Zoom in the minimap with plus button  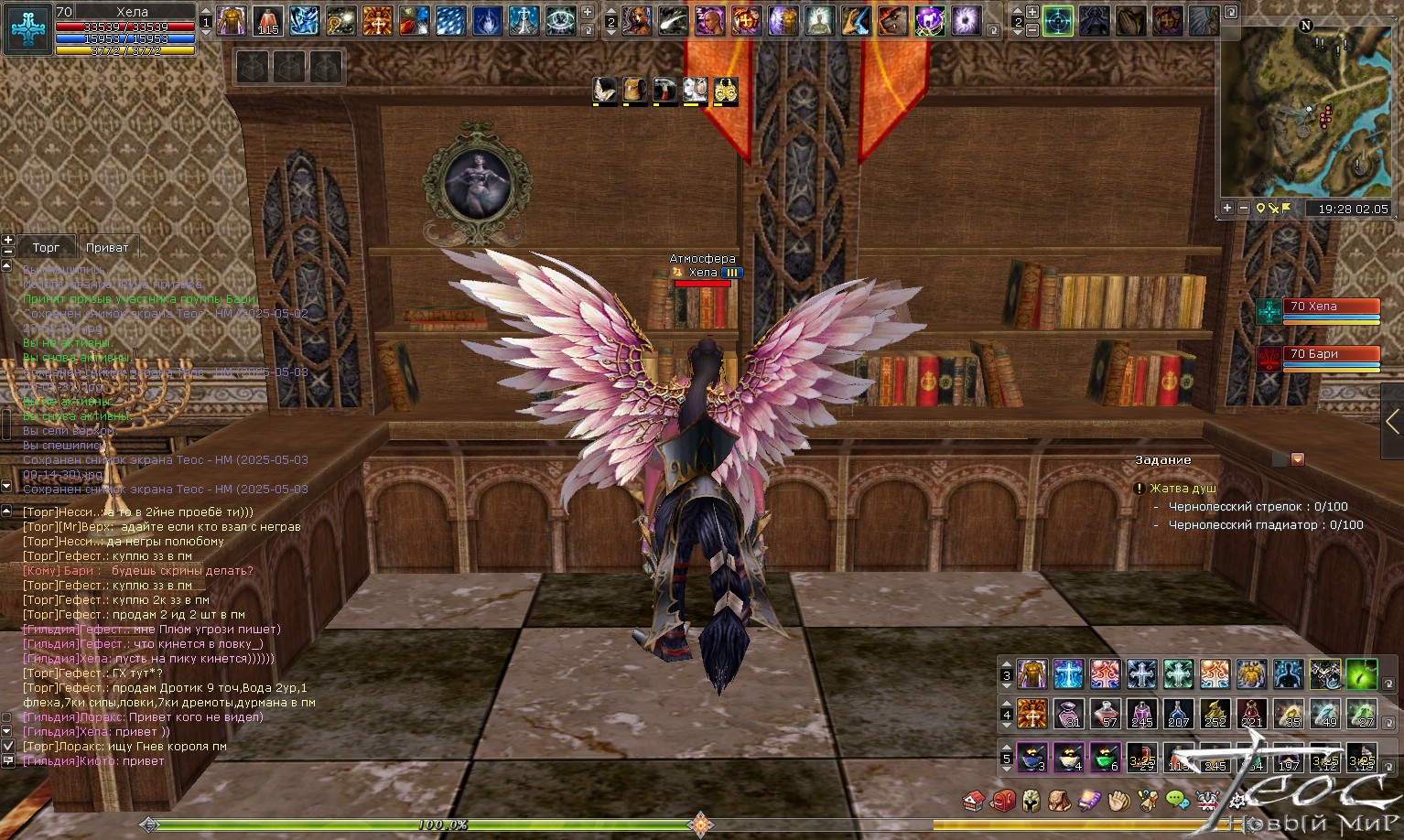coord(1227,209)
